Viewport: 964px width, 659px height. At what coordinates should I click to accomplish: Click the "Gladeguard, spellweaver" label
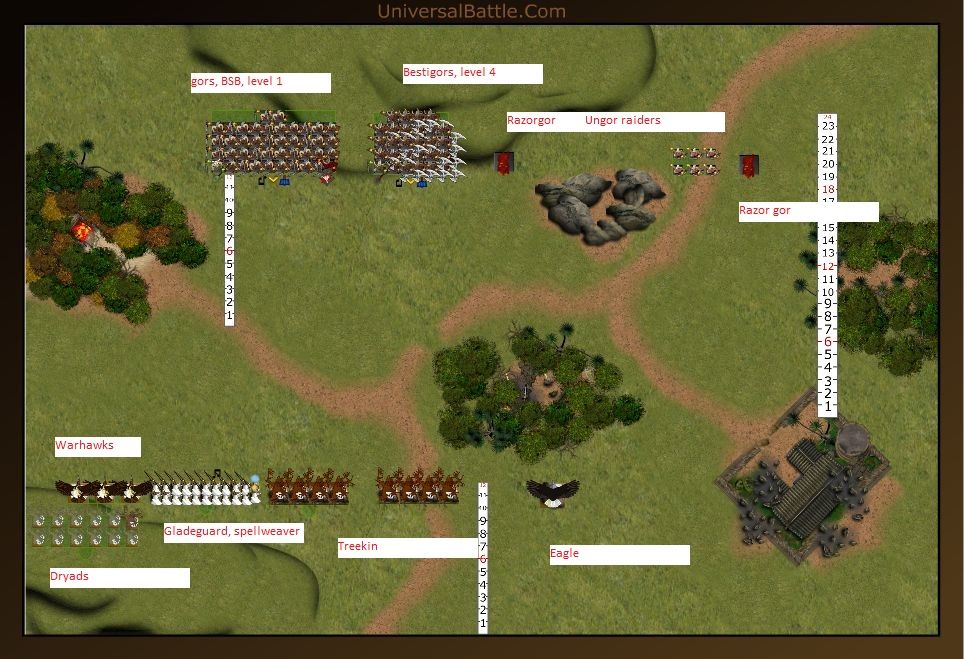pos(233,532)
